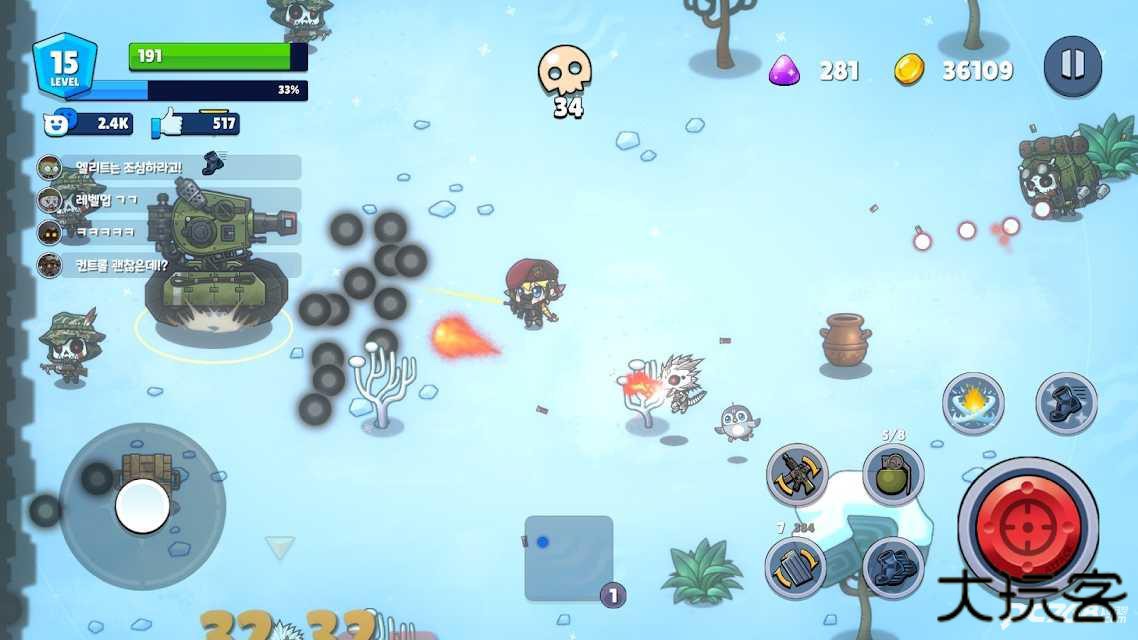Use the winged boot dash skill
The height and width of the screenshot is (640, 1138).
point(1066,404)
